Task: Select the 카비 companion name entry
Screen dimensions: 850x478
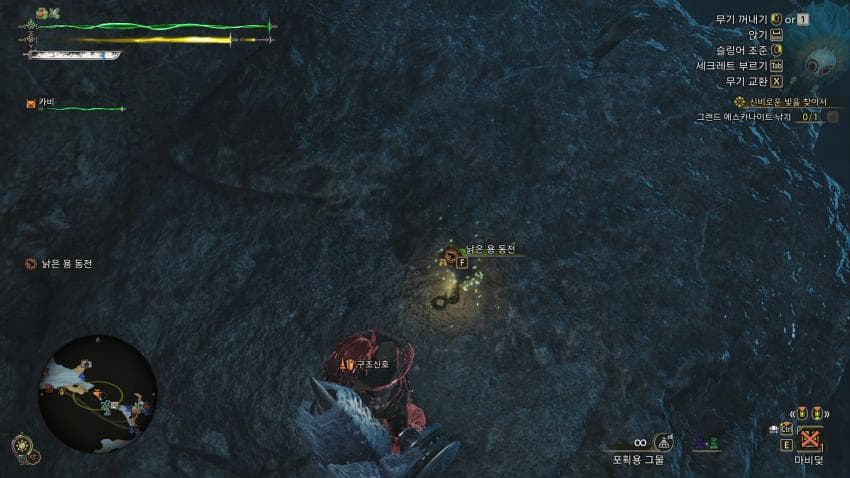Action: [46, 103]
